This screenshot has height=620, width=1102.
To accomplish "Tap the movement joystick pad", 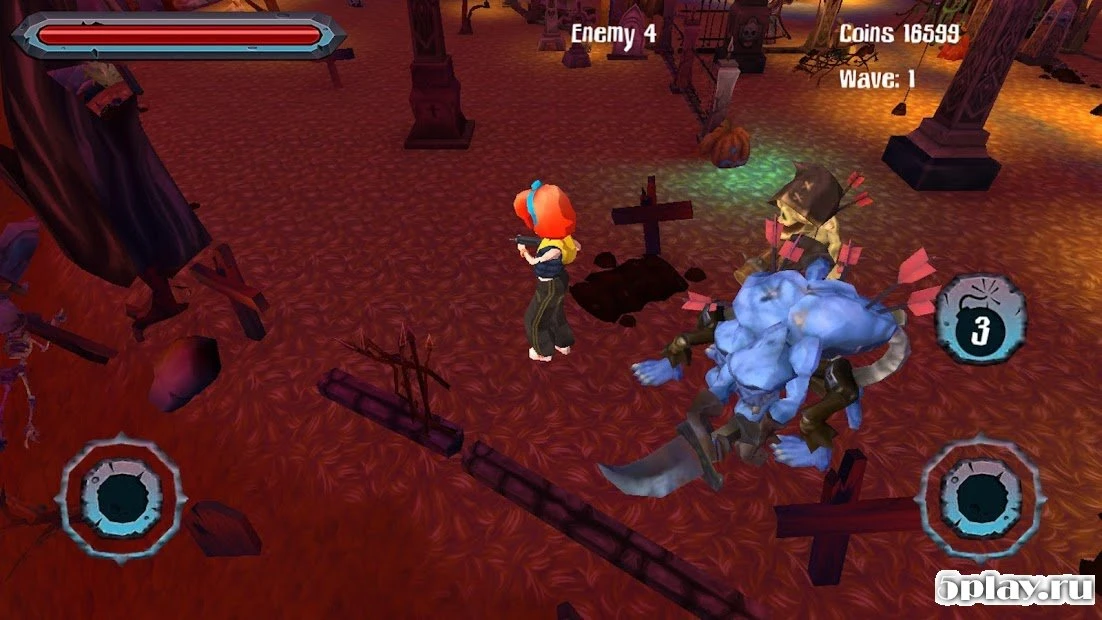I will (122, 495).
